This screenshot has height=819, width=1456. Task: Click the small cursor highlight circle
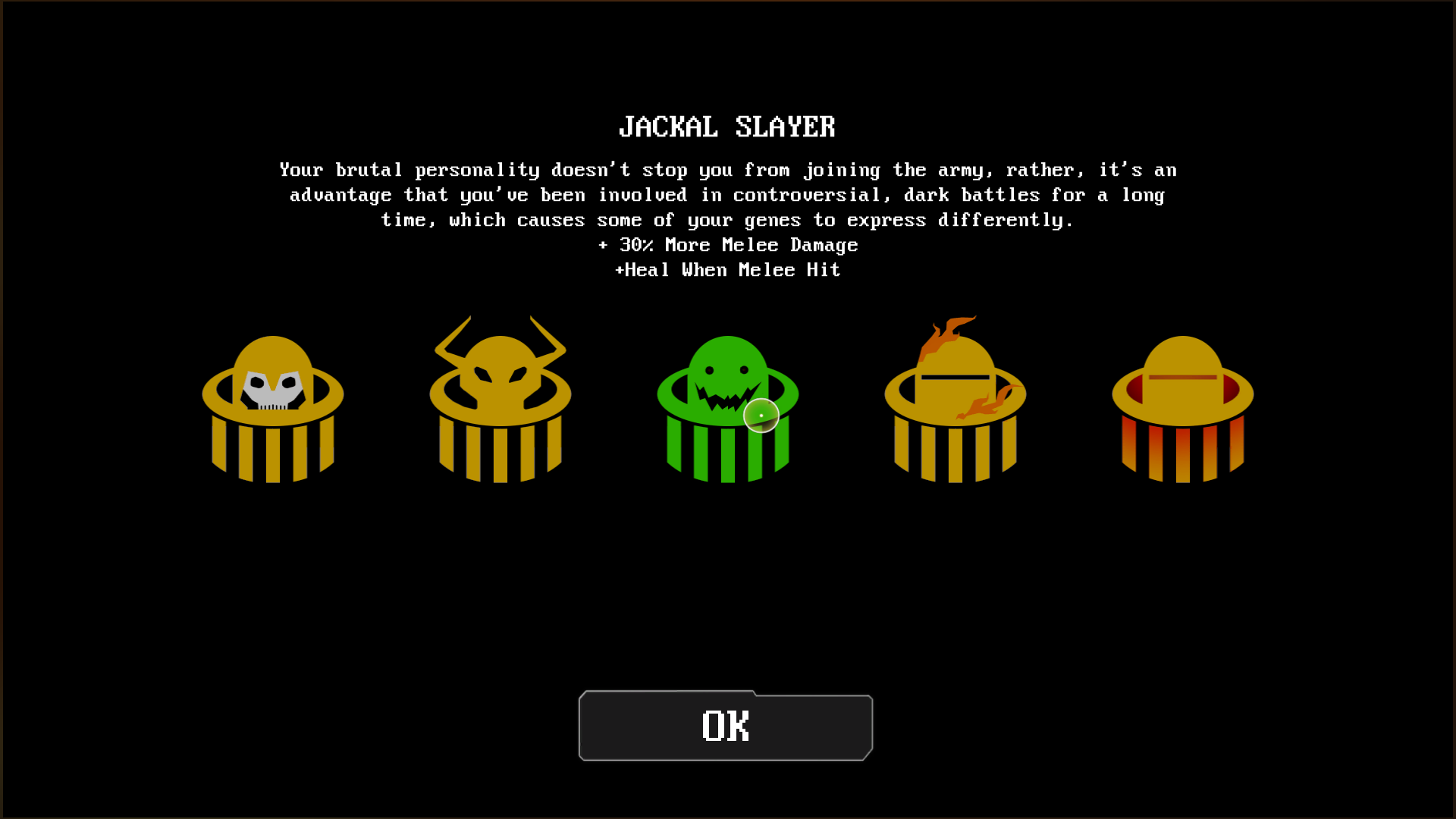761,415
